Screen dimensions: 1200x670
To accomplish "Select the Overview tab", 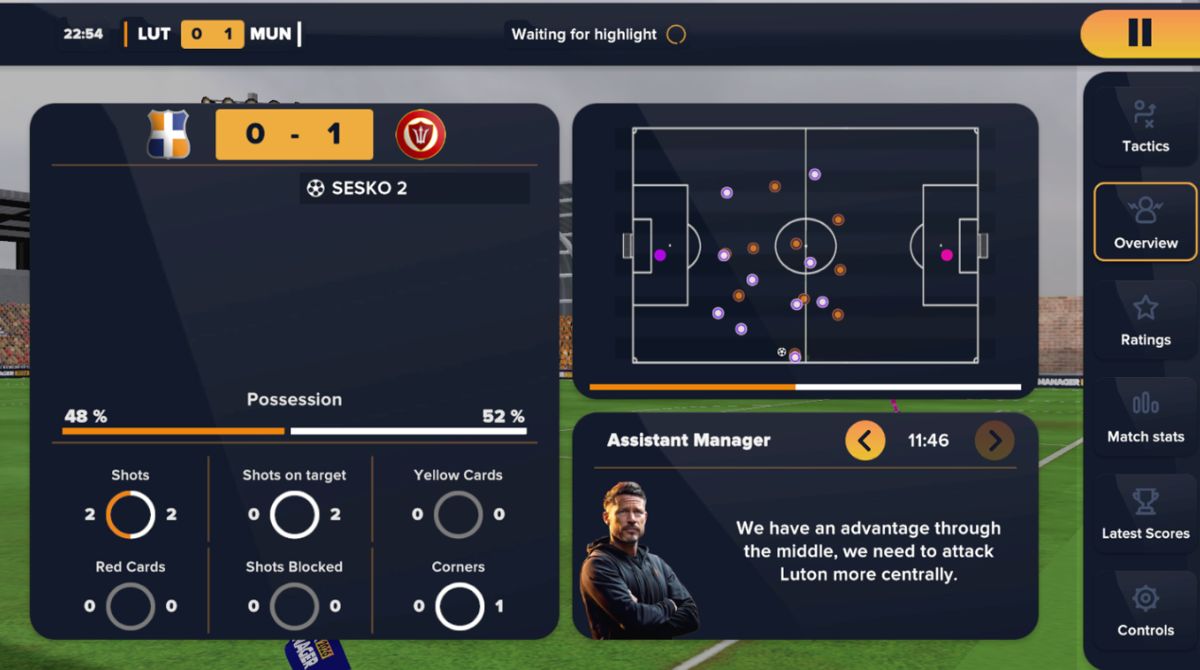I will (1145, 222).
